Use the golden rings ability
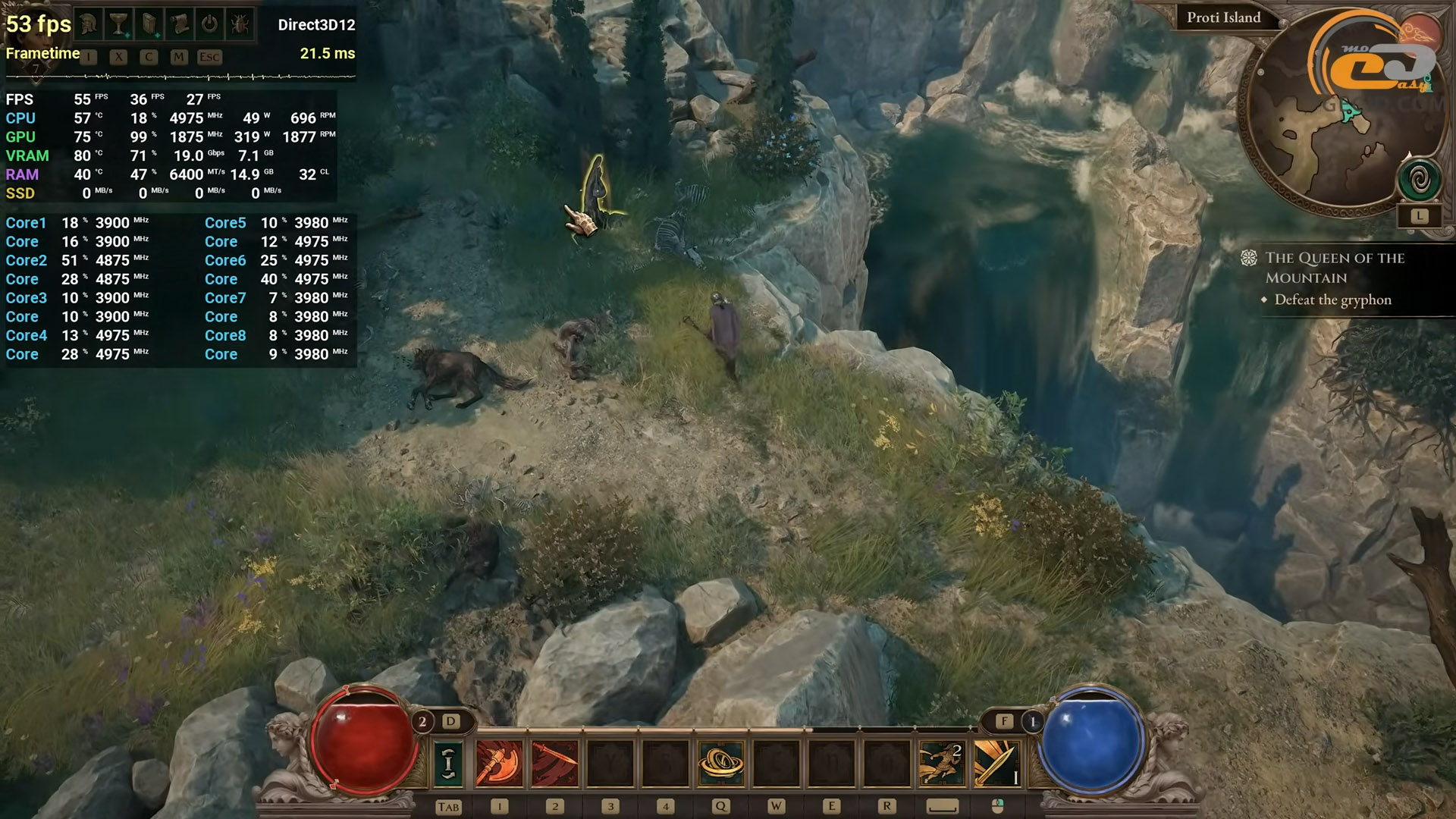The width and height of the screenshot is (1456, 819). click(x=720, y=762)
